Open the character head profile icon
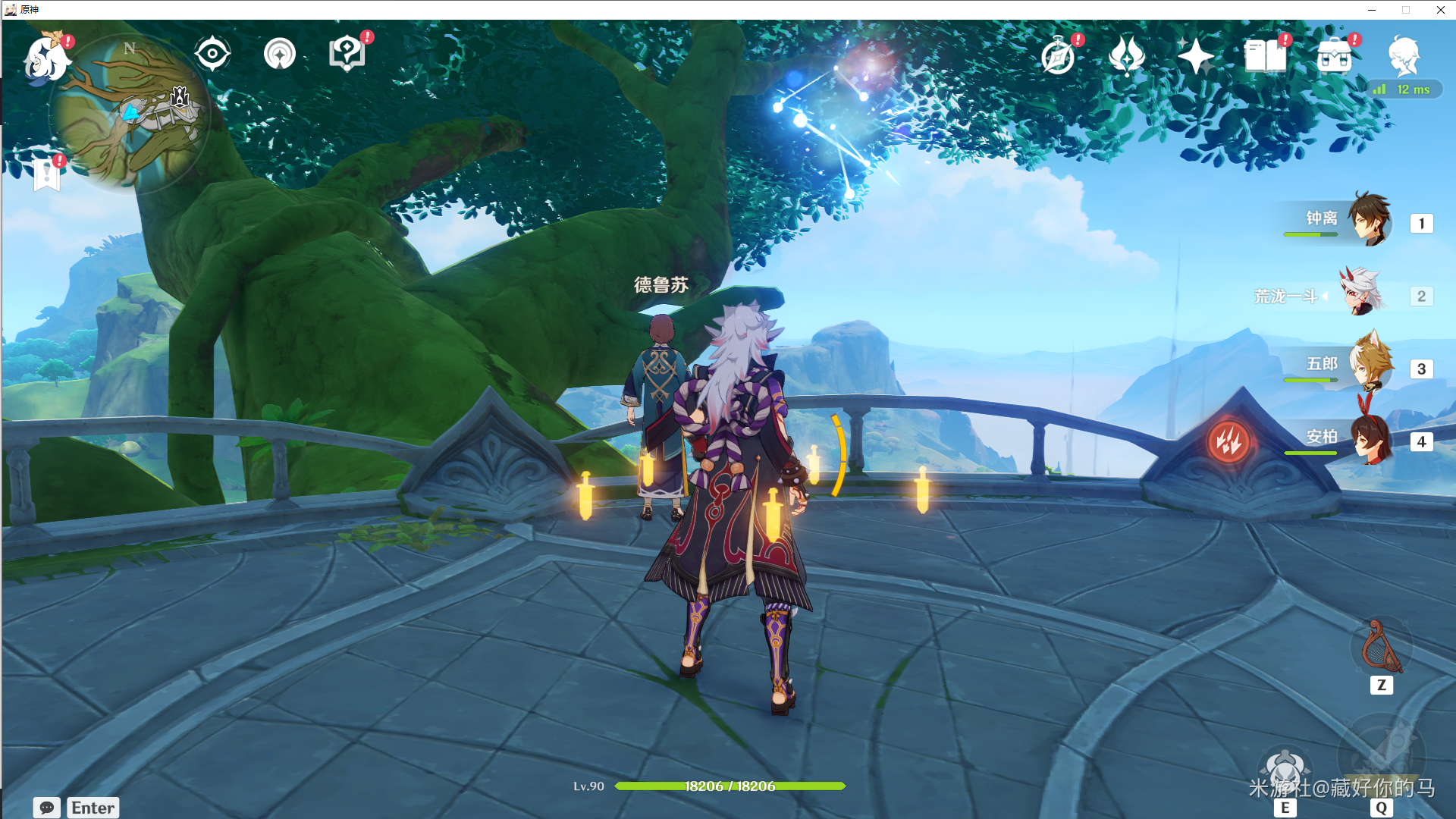 coord(1404,55)
